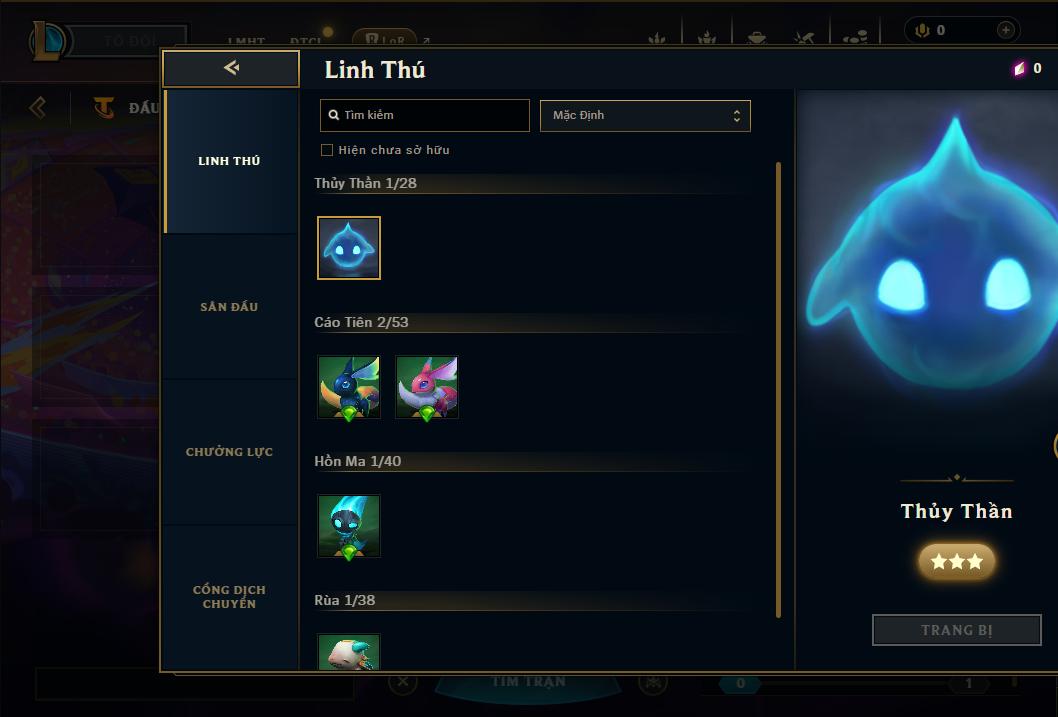
Task: Open the Sân Đấu tab
Action: pyautogui.click(x=229, y=307)
